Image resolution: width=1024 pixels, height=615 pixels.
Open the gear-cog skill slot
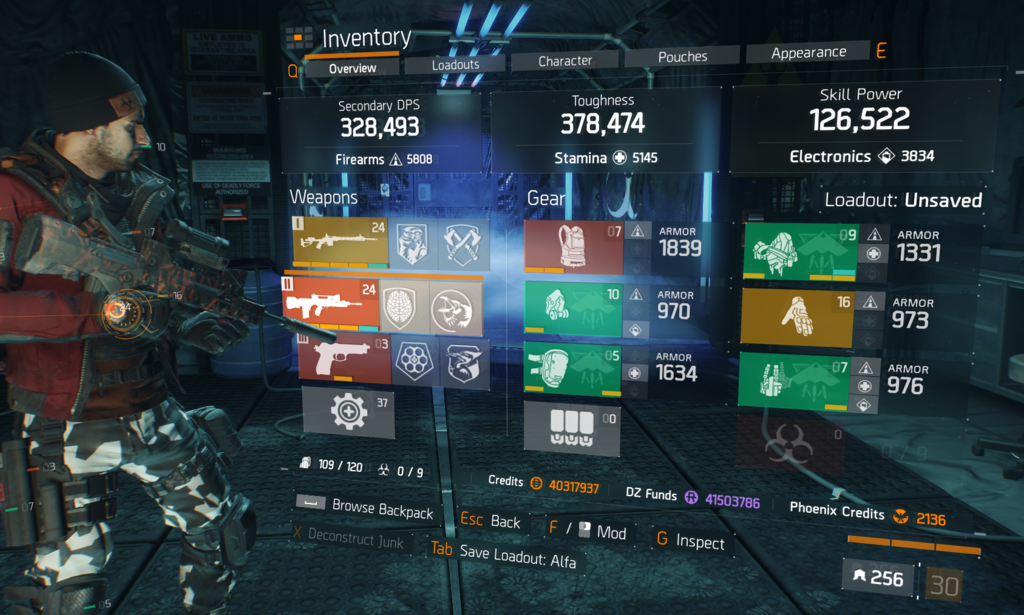click(x=348, y=411)
